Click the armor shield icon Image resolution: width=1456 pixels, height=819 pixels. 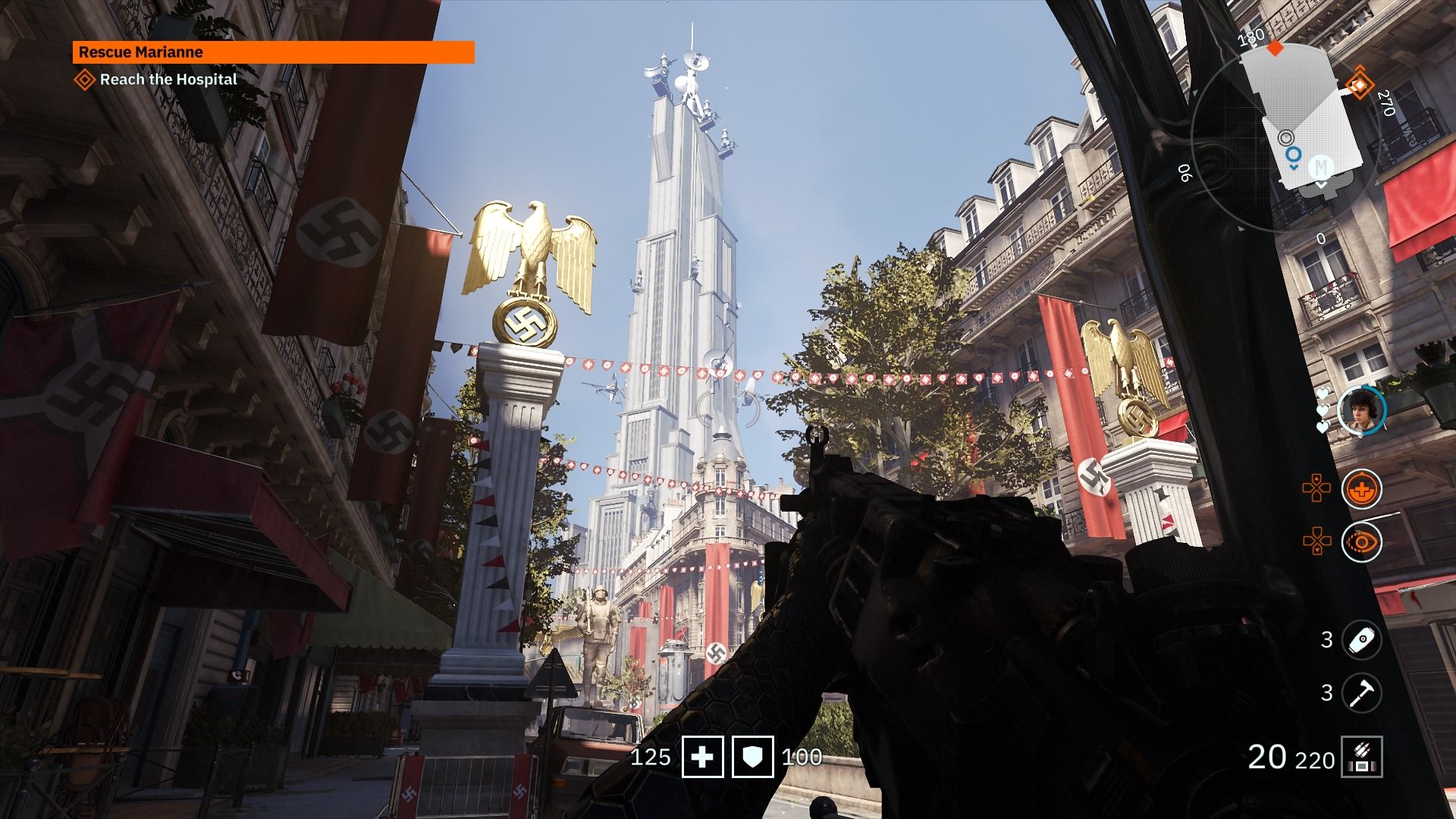point(752,757)
